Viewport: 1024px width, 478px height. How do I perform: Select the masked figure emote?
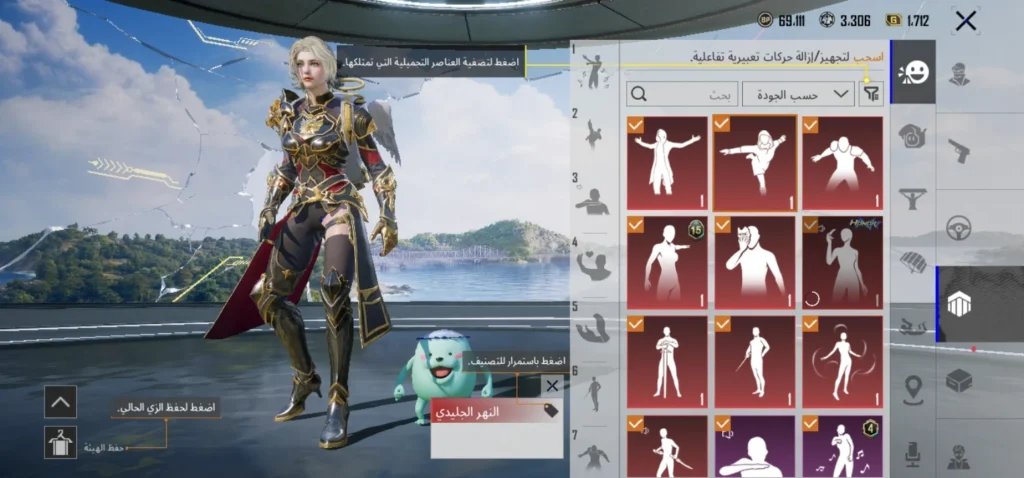pos(755,263)
